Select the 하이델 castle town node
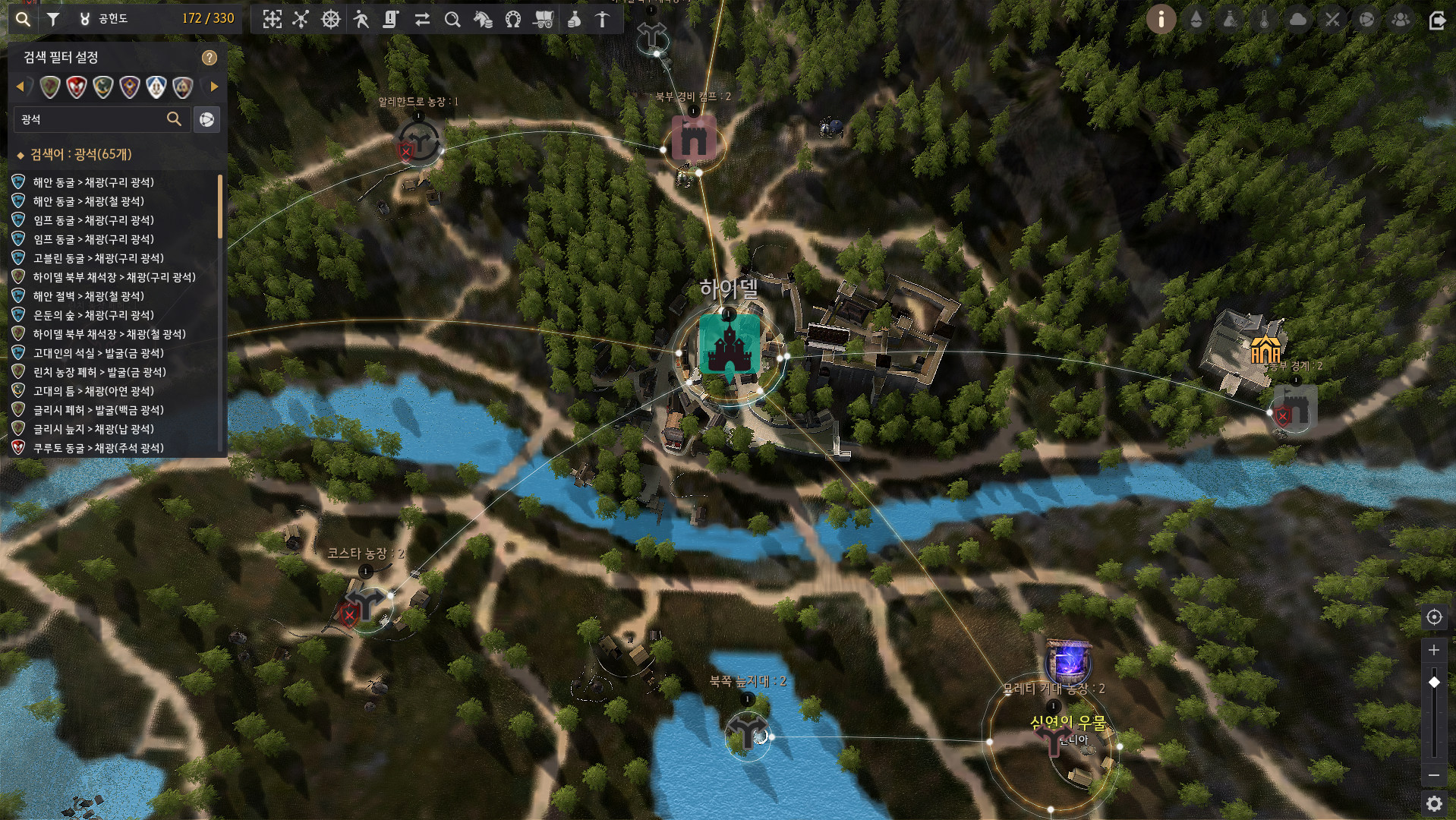Image resolution: width=1456 pixels, height=820 pixels. [729, 346]
